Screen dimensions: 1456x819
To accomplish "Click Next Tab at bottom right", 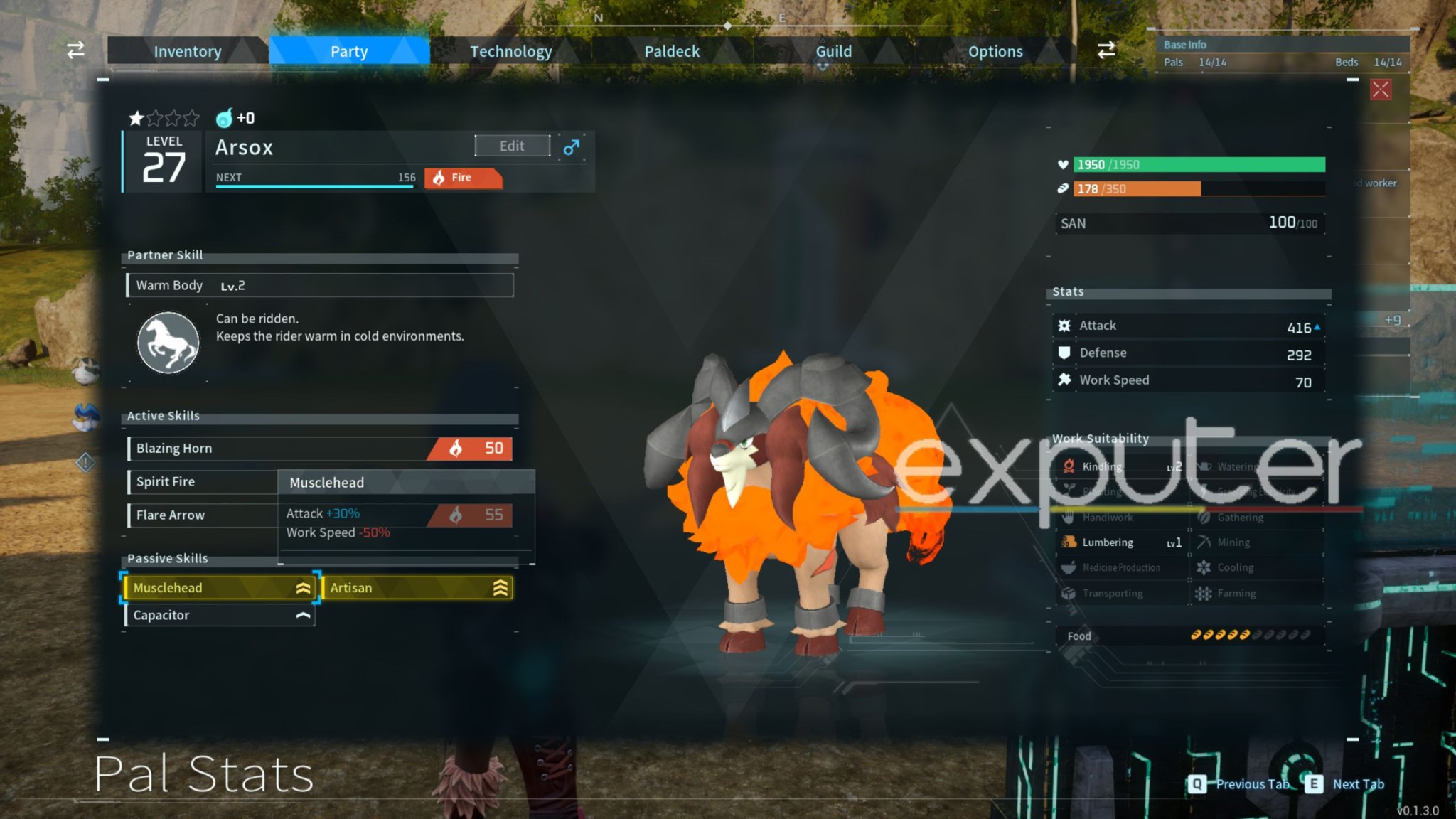I will click(x=1356, y=784).
